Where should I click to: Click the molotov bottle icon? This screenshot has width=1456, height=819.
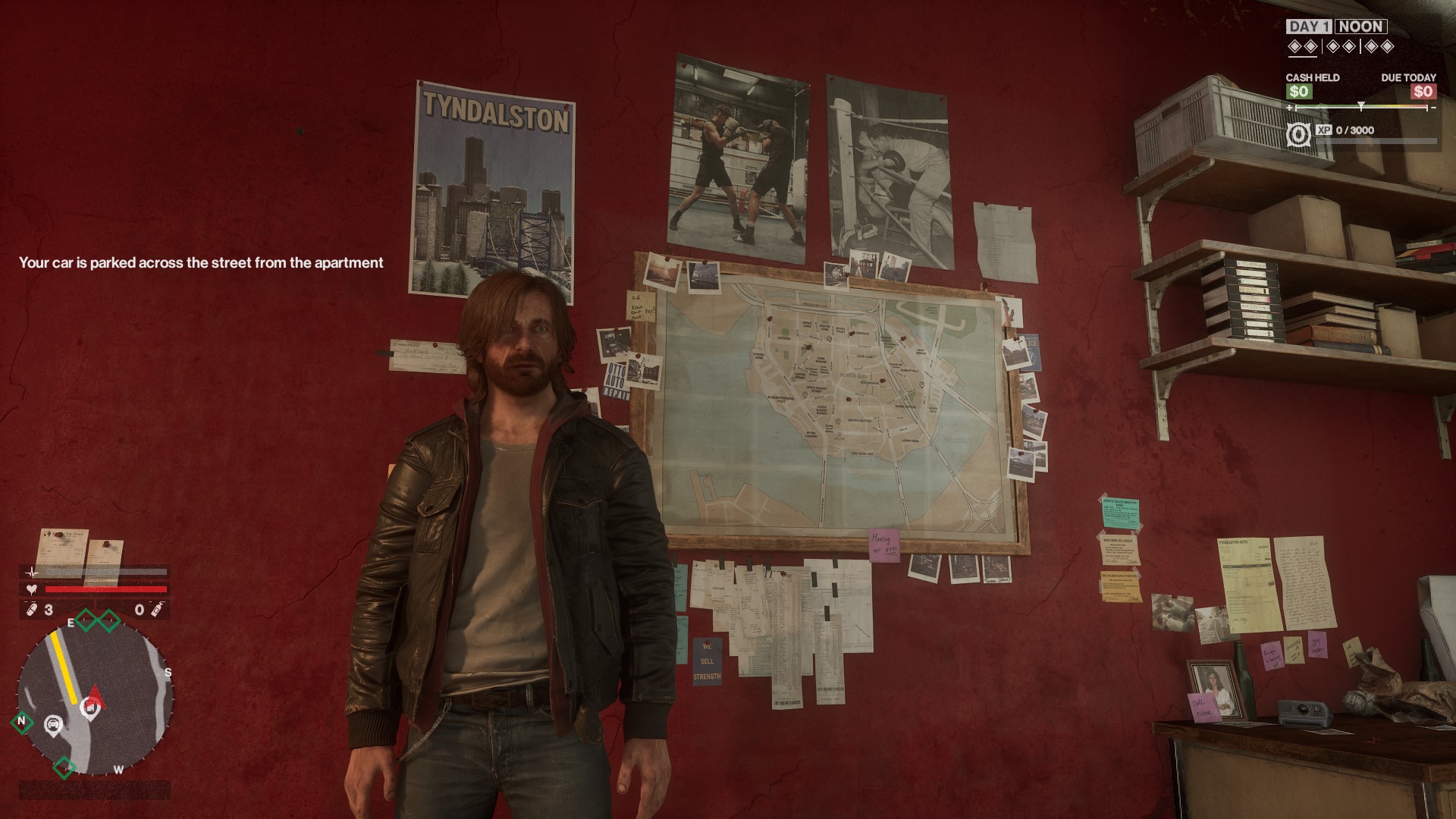tap(157, 610)
